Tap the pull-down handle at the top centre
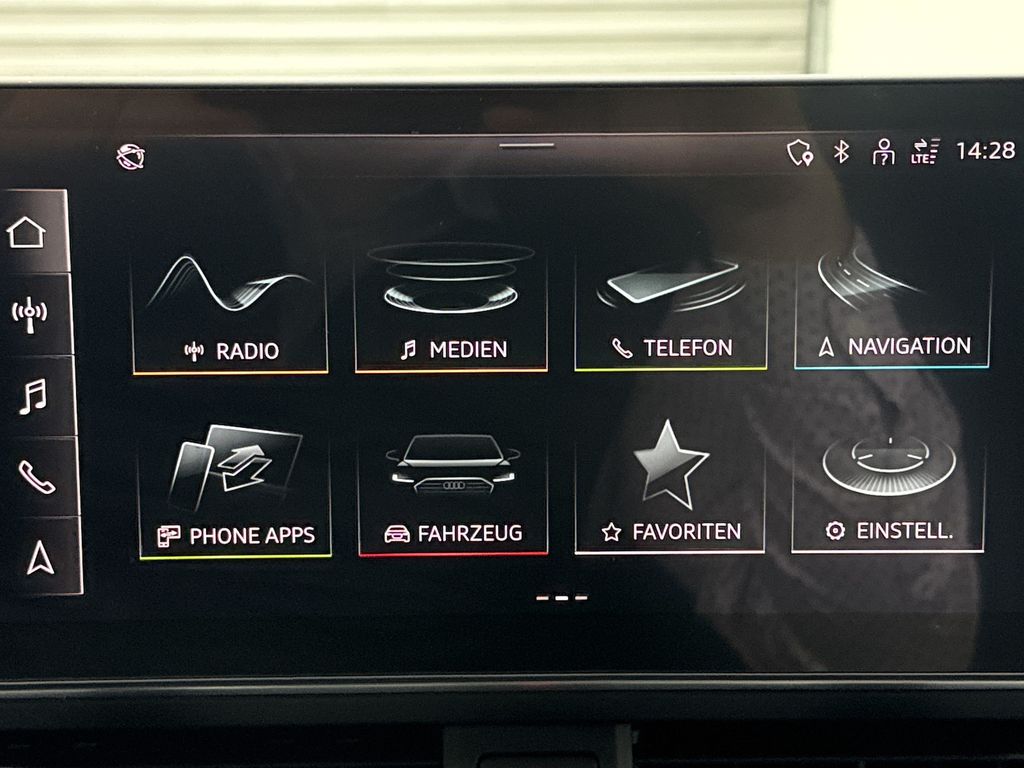 click(x=527, y=146)
